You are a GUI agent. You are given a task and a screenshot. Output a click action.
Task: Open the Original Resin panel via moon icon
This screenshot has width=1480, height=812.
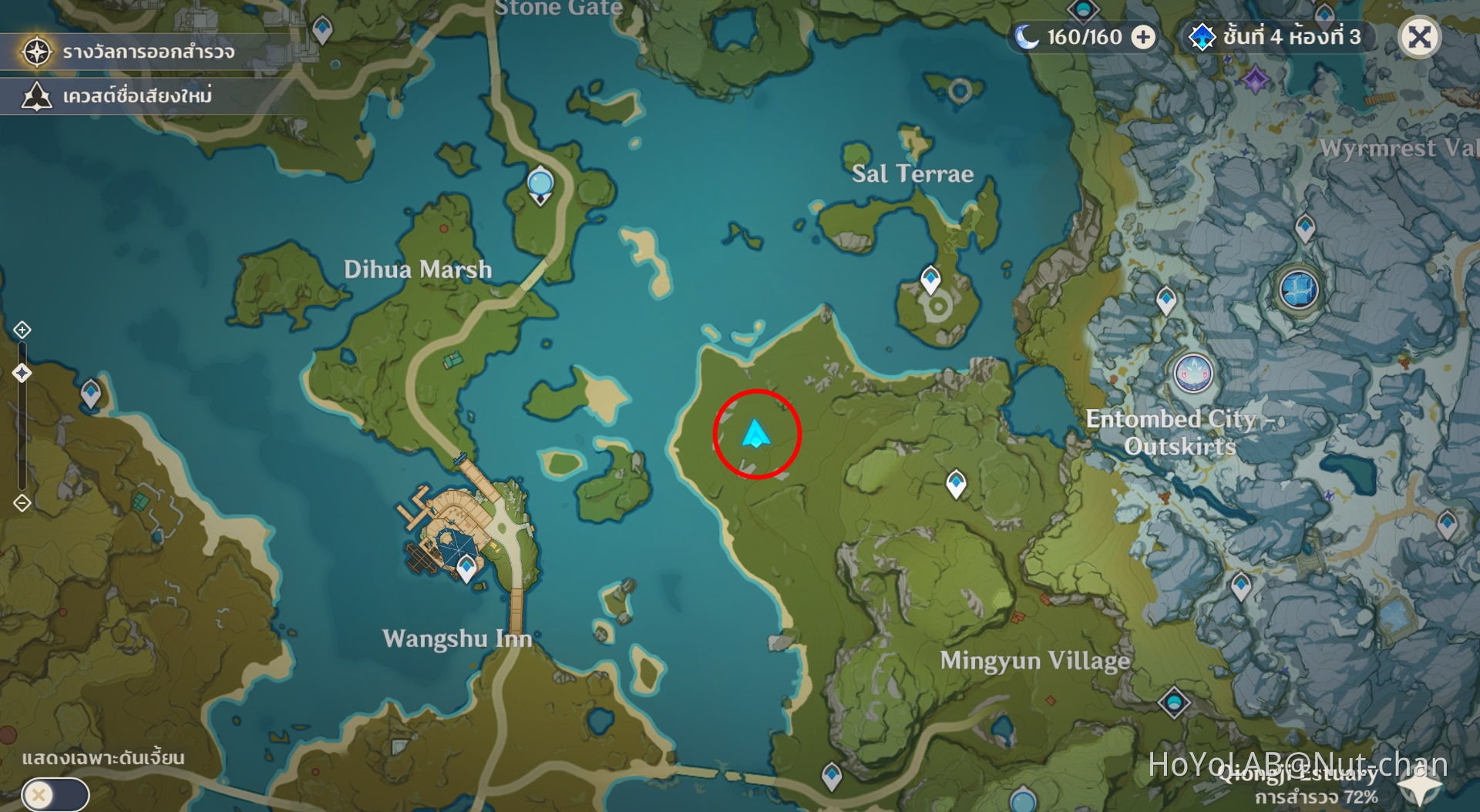click(1024, 36)
